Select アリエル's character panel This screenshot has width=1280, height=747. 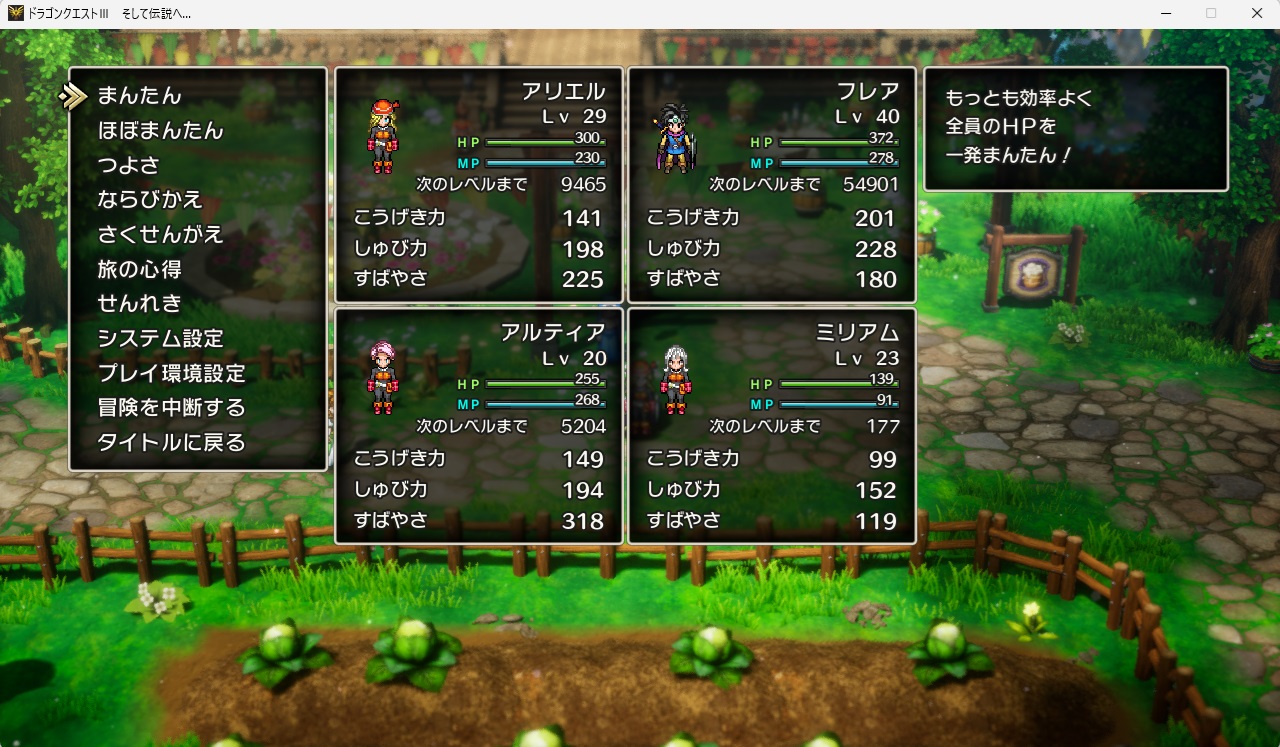pyautogui.click(x=479, y=185)
